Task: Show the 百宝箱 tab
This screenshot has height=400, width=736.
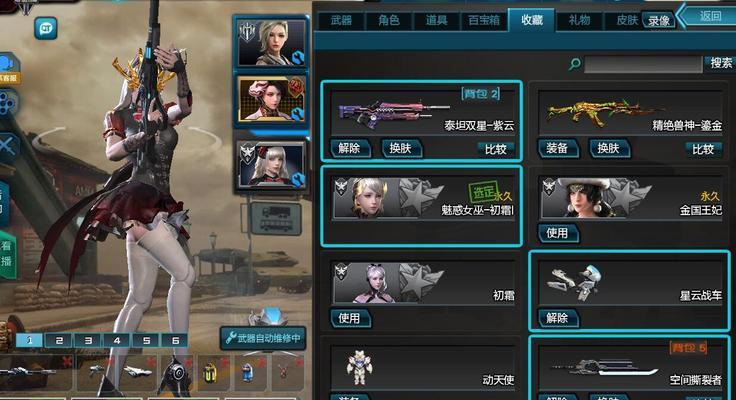Action: click(x=483, y=20)
